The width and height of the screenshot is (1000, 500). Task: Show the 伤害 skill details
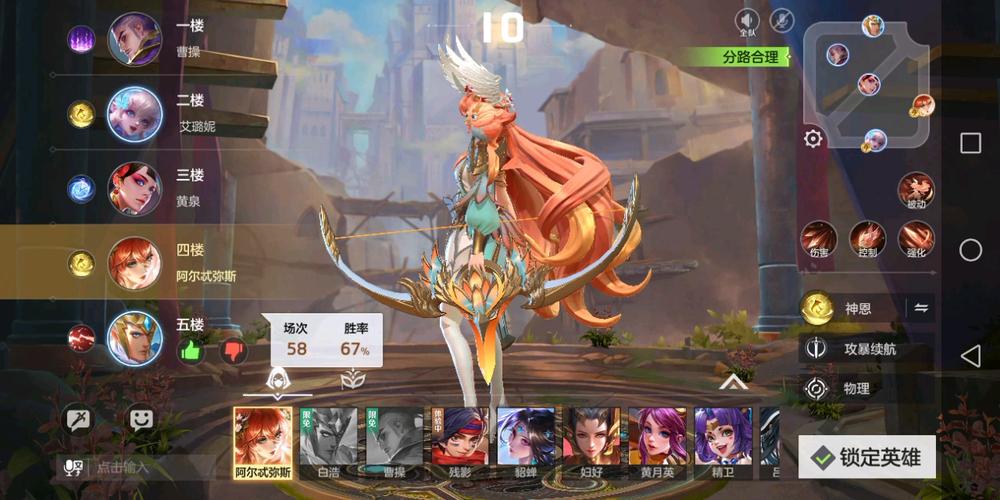(x=819, y=239)
